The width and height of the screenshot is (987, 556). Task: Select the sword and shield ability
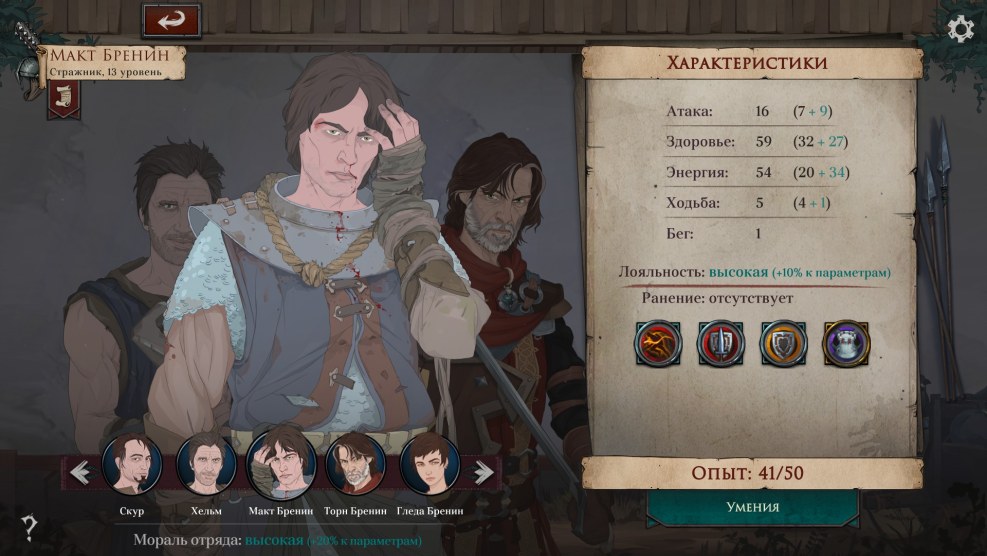pos(720,343)
